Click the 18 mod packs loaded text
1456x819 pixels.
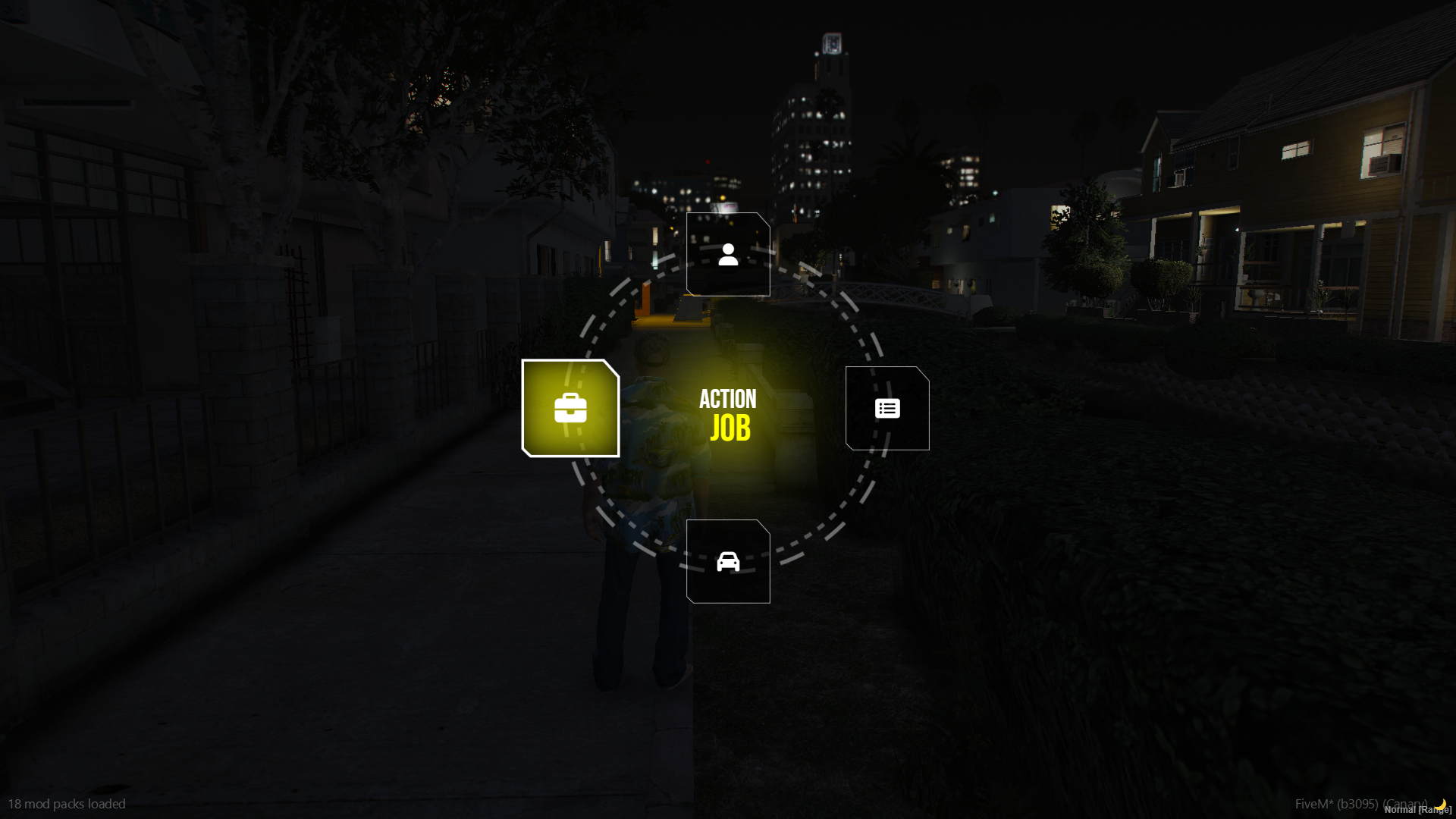(x=69, y=805)
